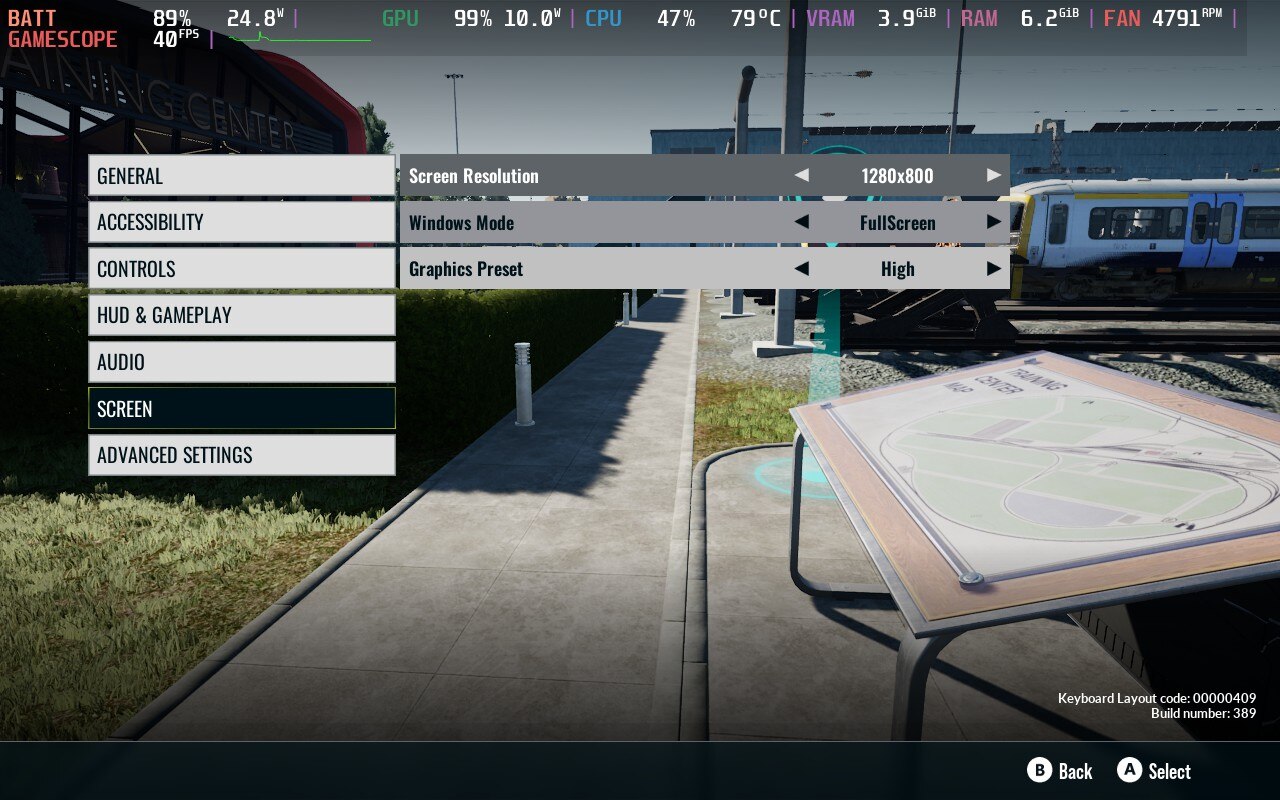Select the Screen settings category
Screen dimensions: 1280x800
coord(241,409)
